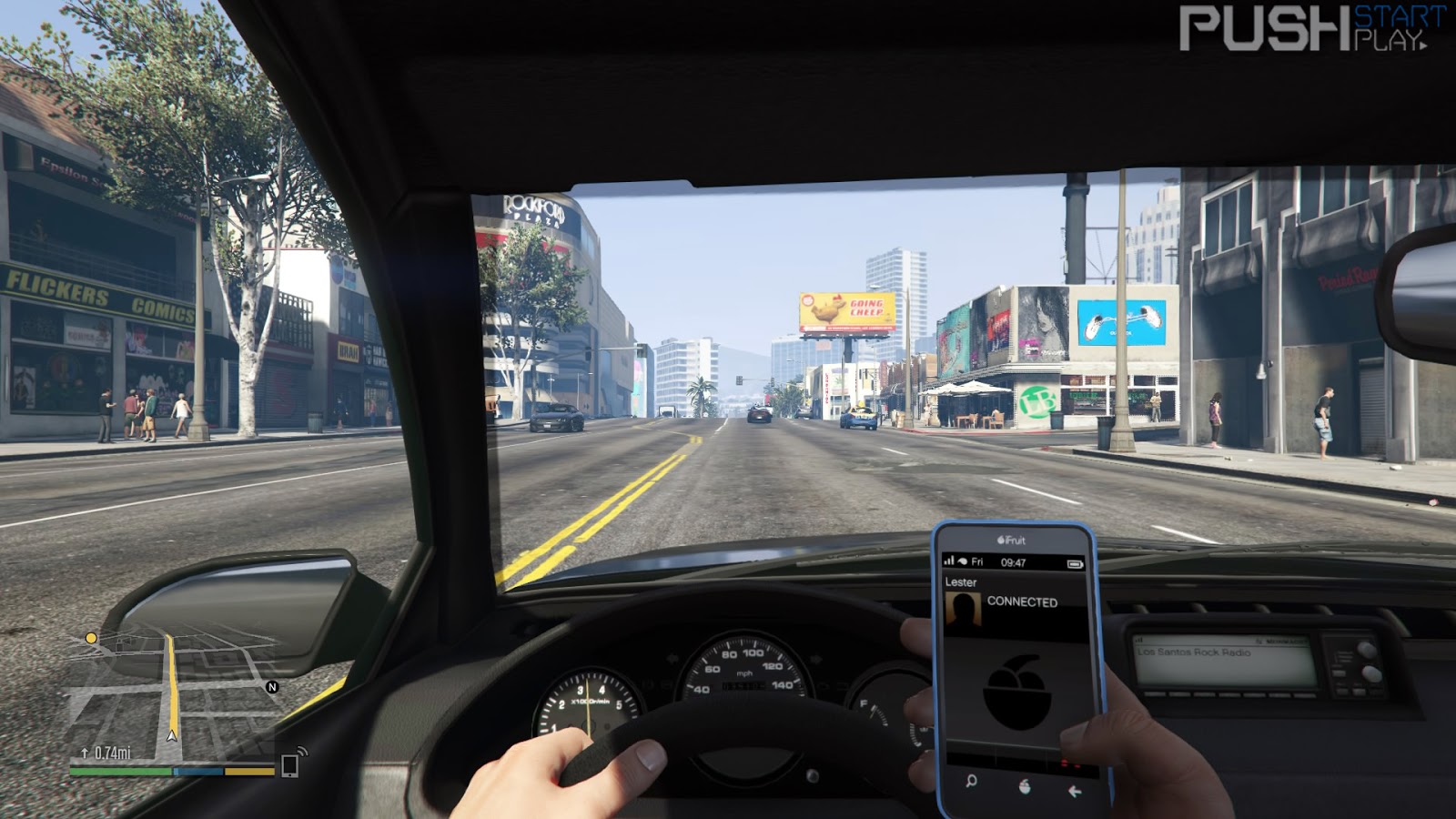Select the magnifier search icon on the phone

point(971,783)
